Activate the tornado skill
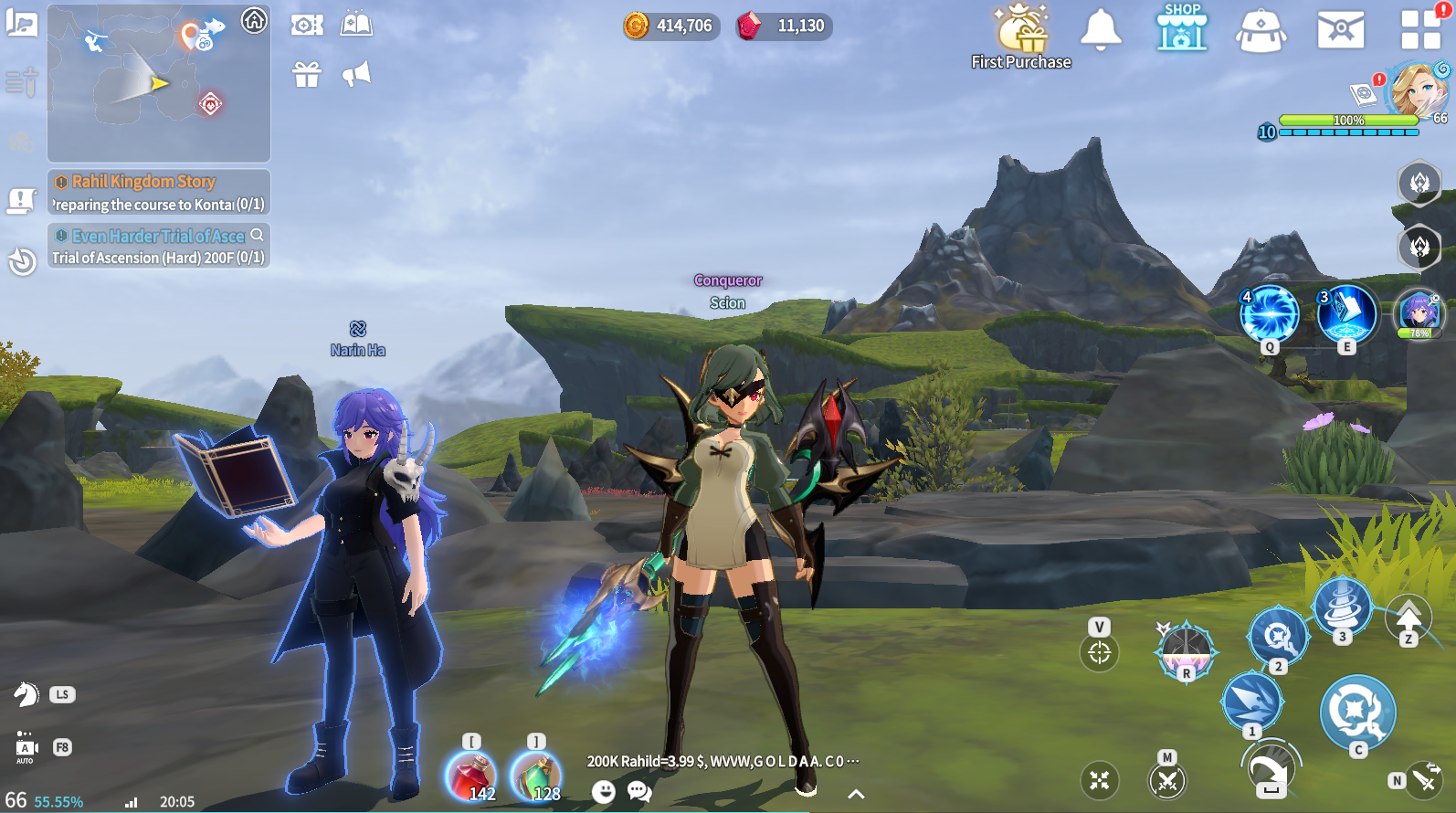1456x813 pixels. (x=1341, y=607)
